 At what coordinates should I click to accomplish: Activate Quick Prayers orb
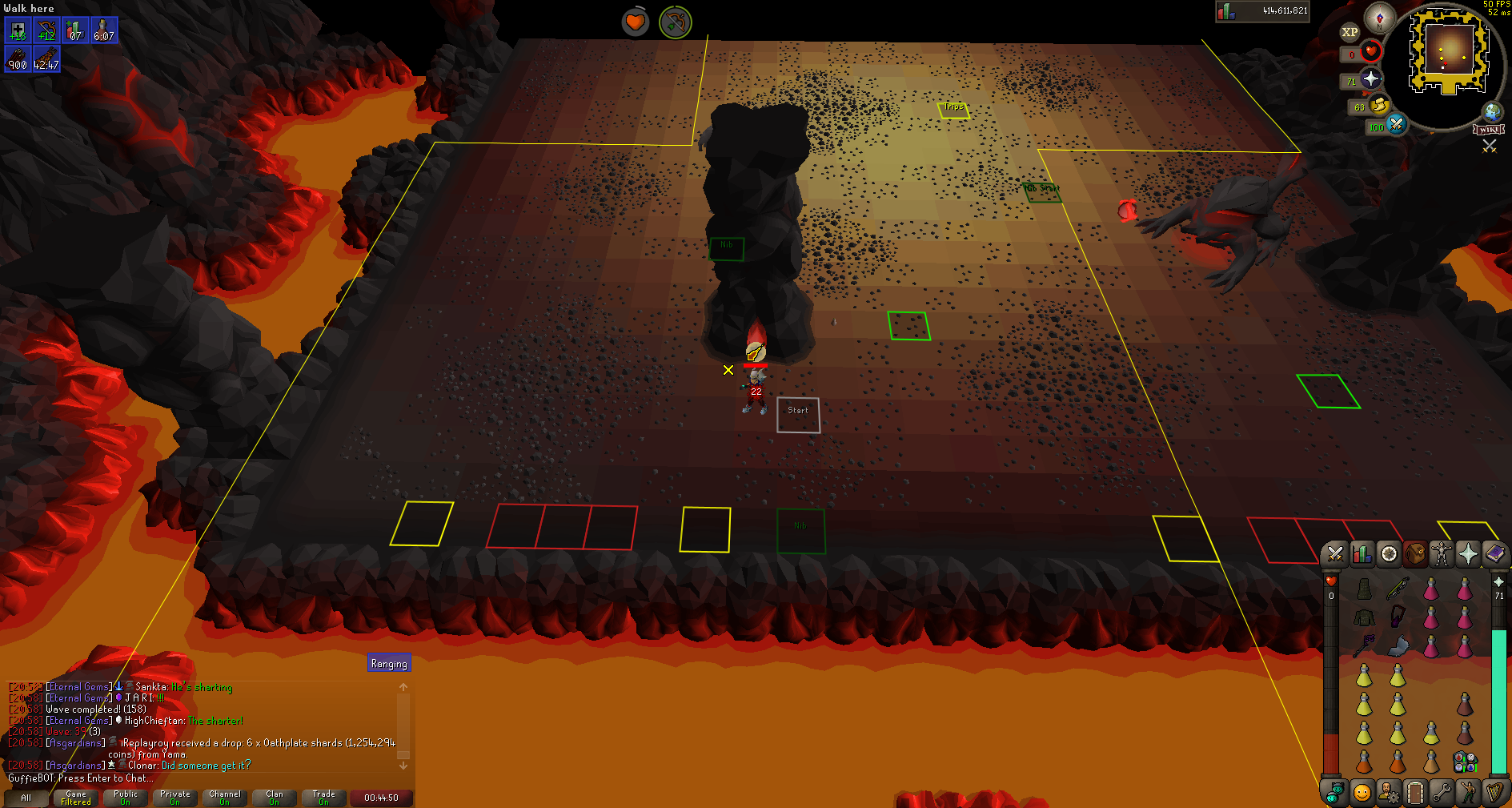[1371, 78]
